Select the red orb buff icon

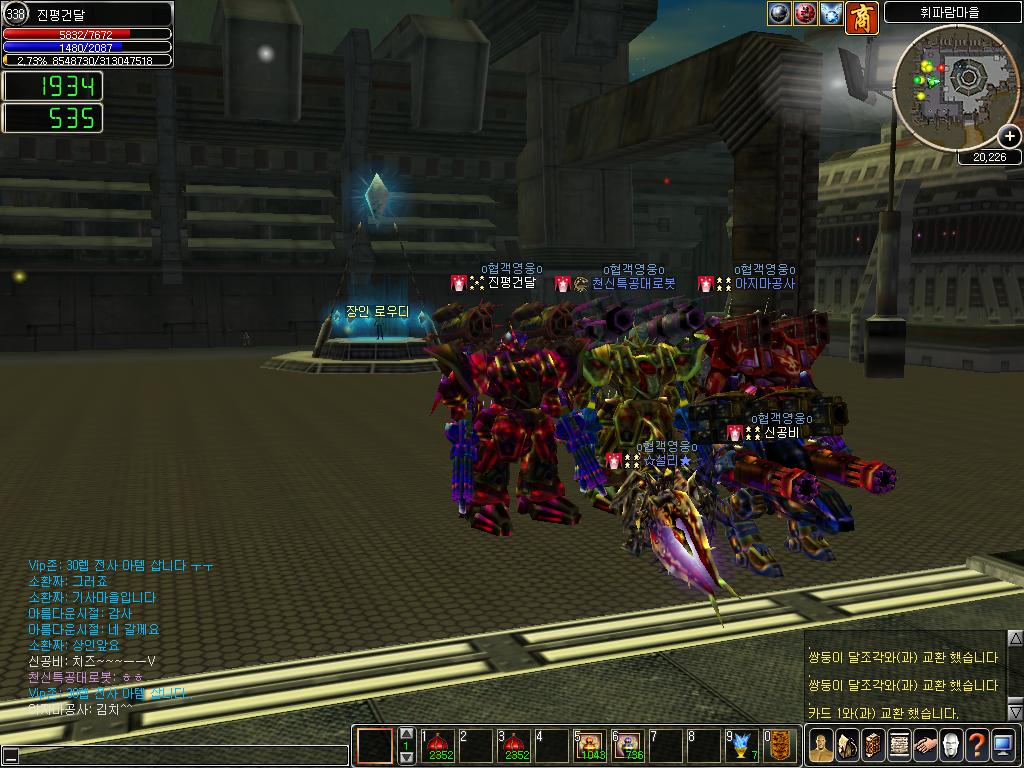(805, 14)
